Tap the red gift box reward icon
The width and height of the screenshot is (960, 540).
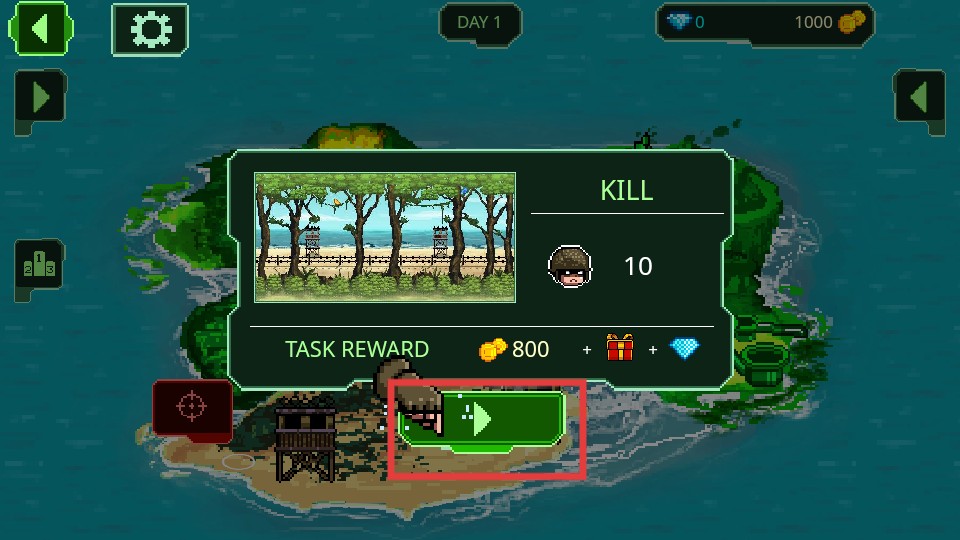(x=620, y=349)
